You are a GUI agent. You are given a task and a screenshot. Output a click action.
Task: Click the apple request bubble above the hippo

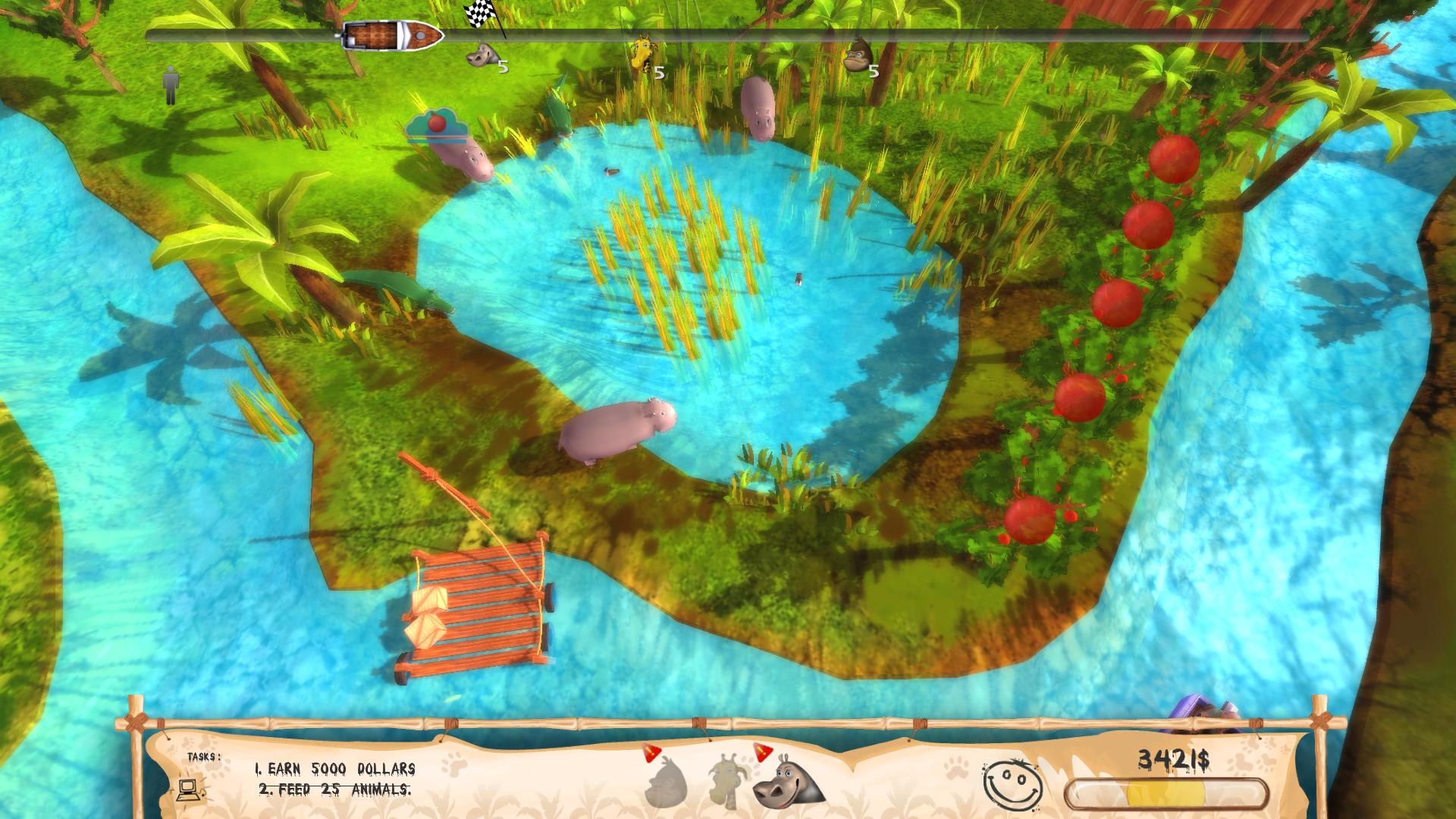pos(436,124)
